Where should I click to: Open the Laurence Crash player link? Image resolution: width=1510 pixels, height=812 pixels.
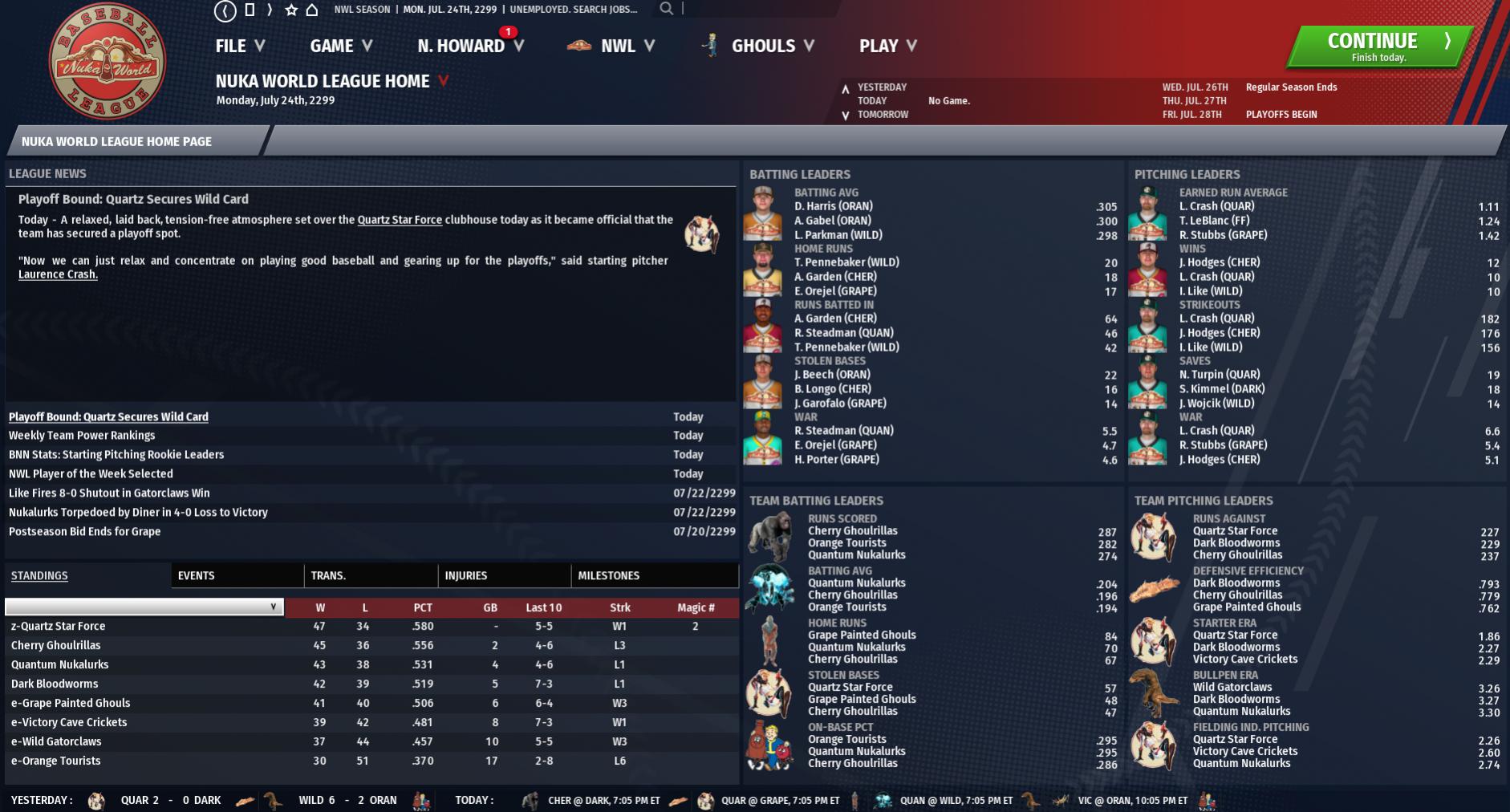point(58,274)
